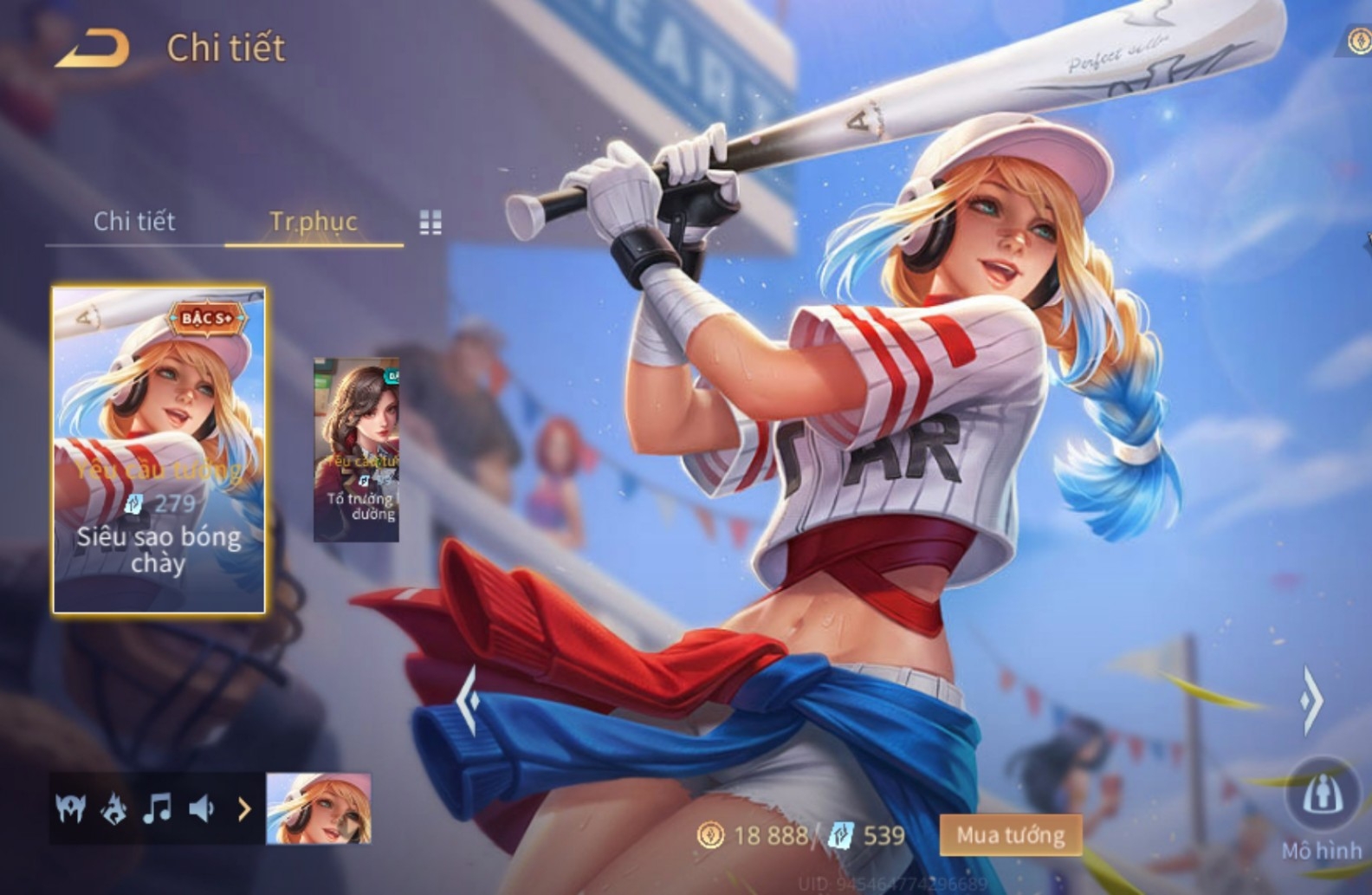Click the flame effect icon
Screen dimensions: 1372x895
pos(114,809)
